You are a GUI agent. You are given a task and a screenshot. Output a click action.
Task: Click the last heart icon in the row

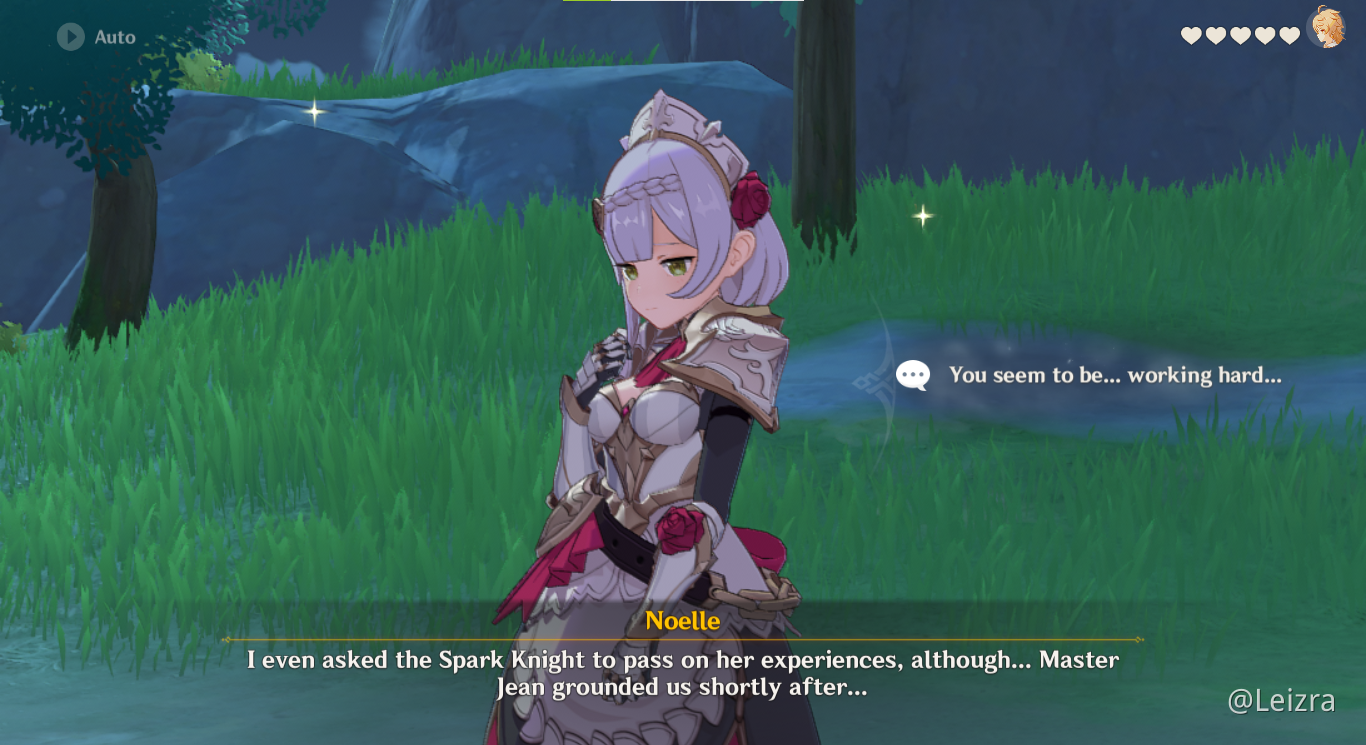(x=1290, y=34)
